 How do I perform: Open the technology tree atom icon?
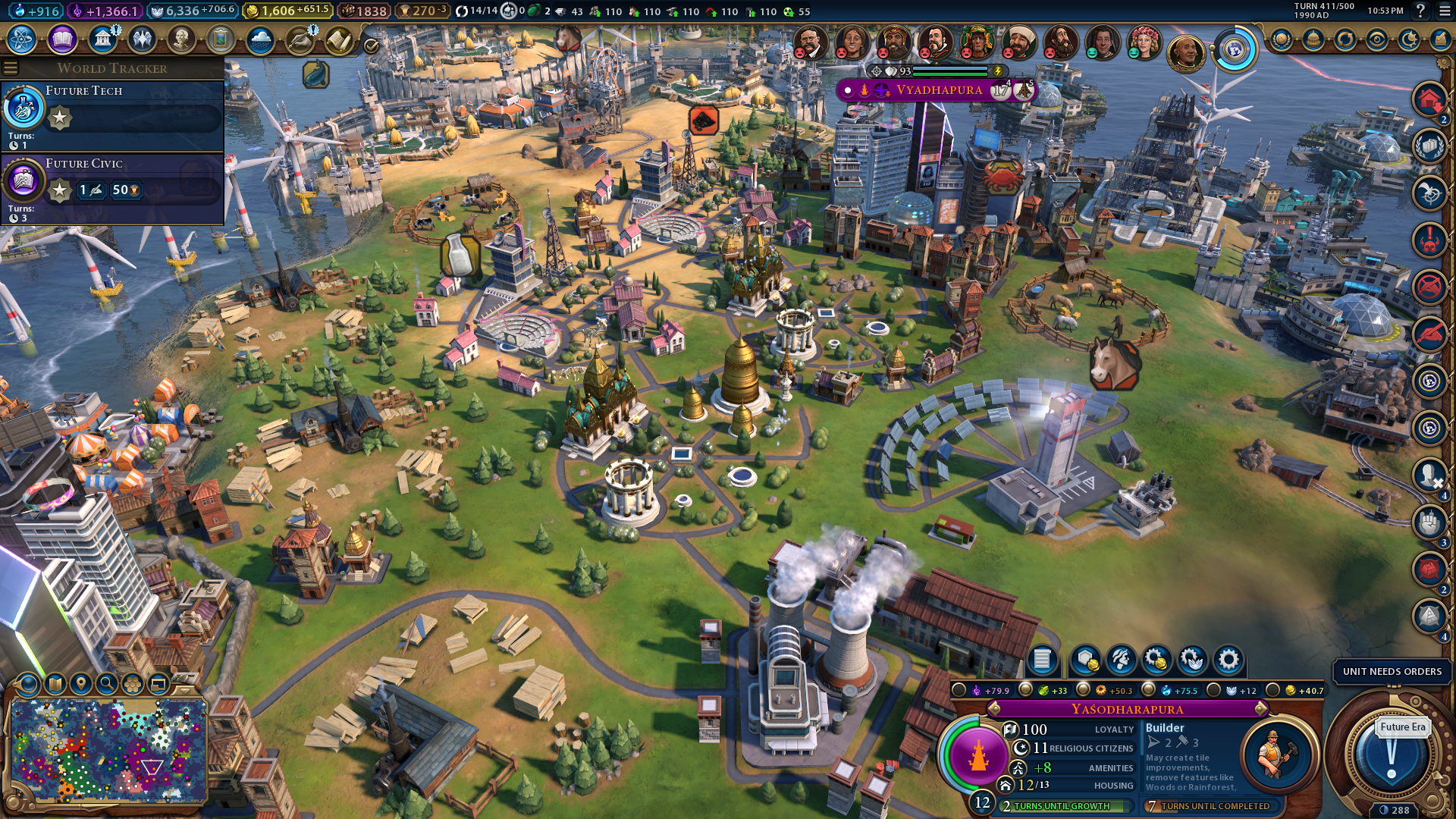tap(22, 39)
